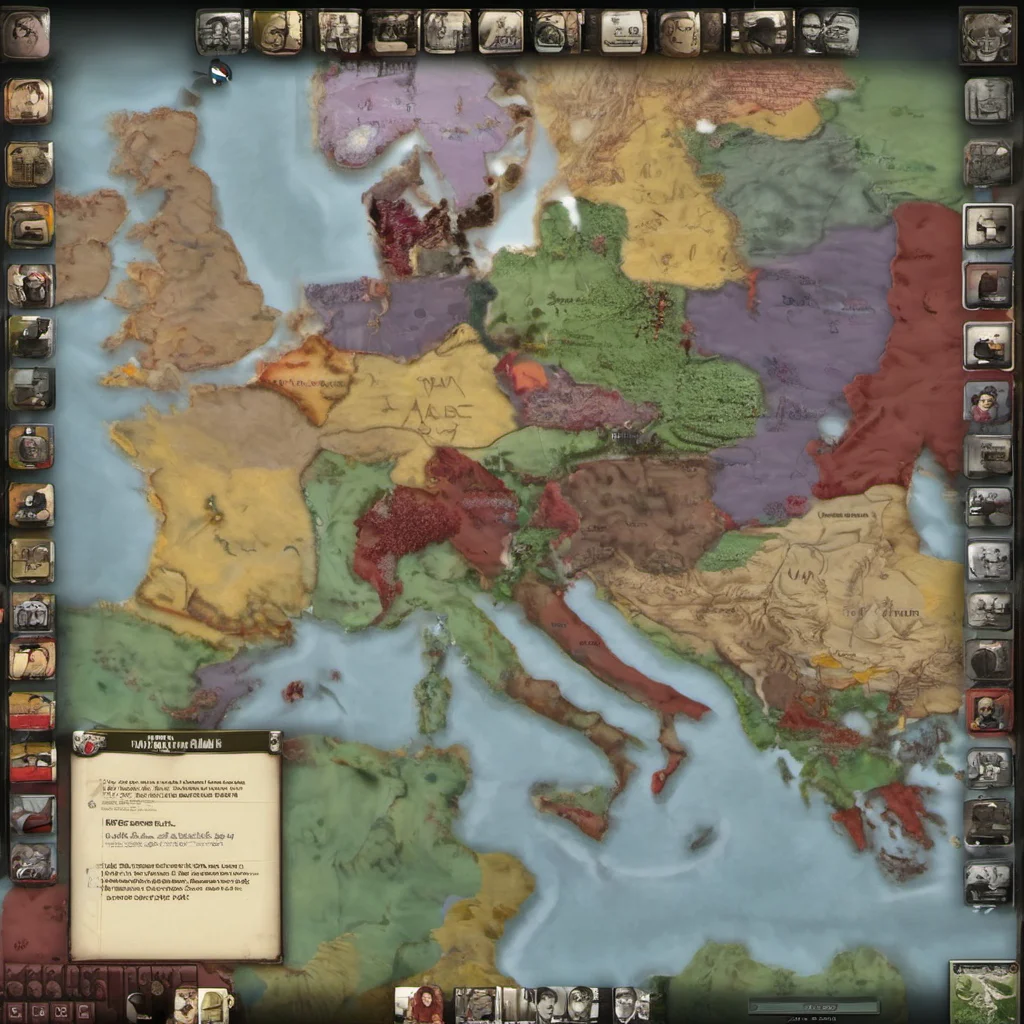
Task: Open the minimap in the corner
Action: (x=983, y=992)
